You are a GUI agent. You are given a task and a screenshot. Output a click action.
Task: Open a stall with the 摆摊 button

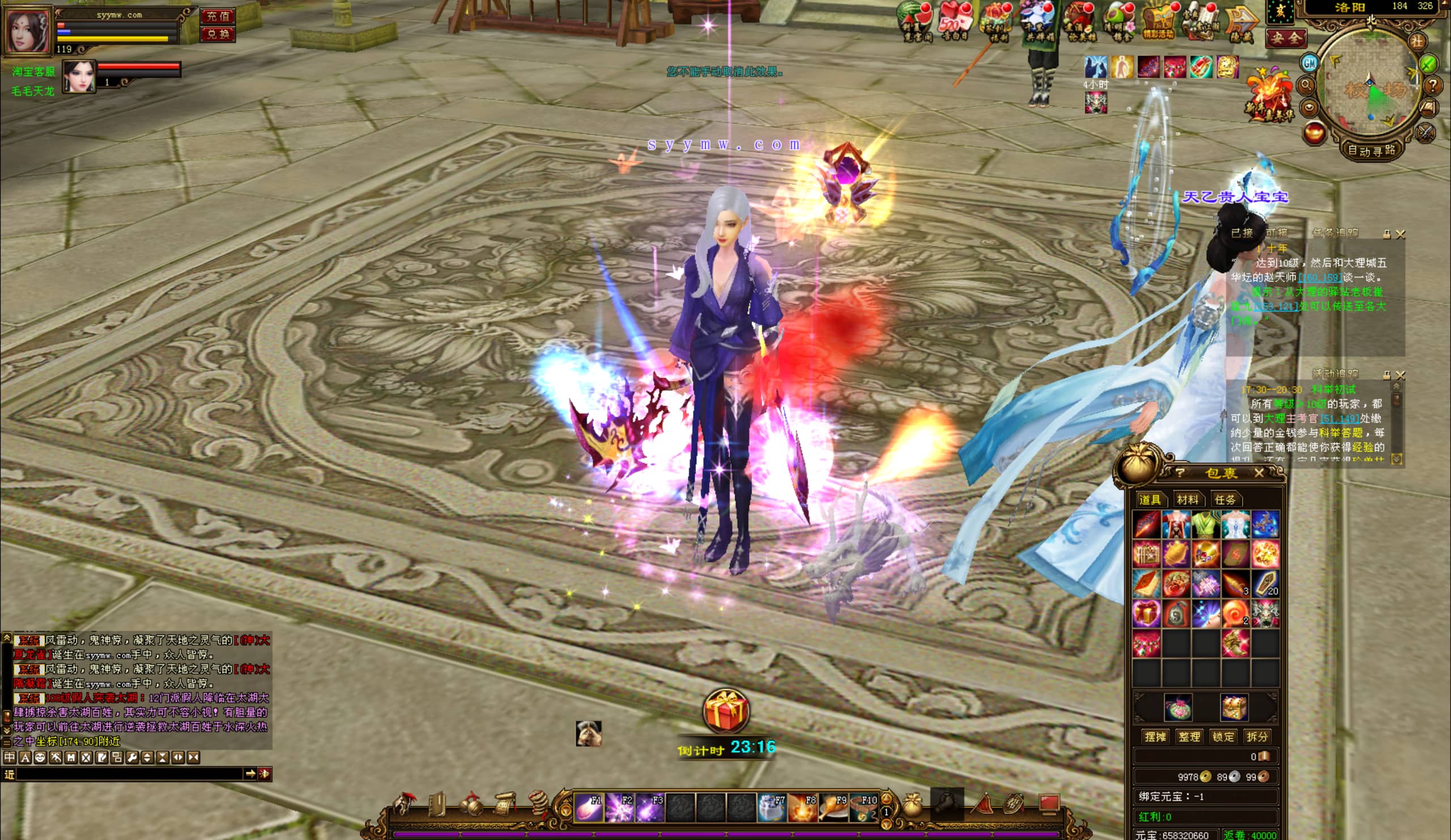point(1155,736)
